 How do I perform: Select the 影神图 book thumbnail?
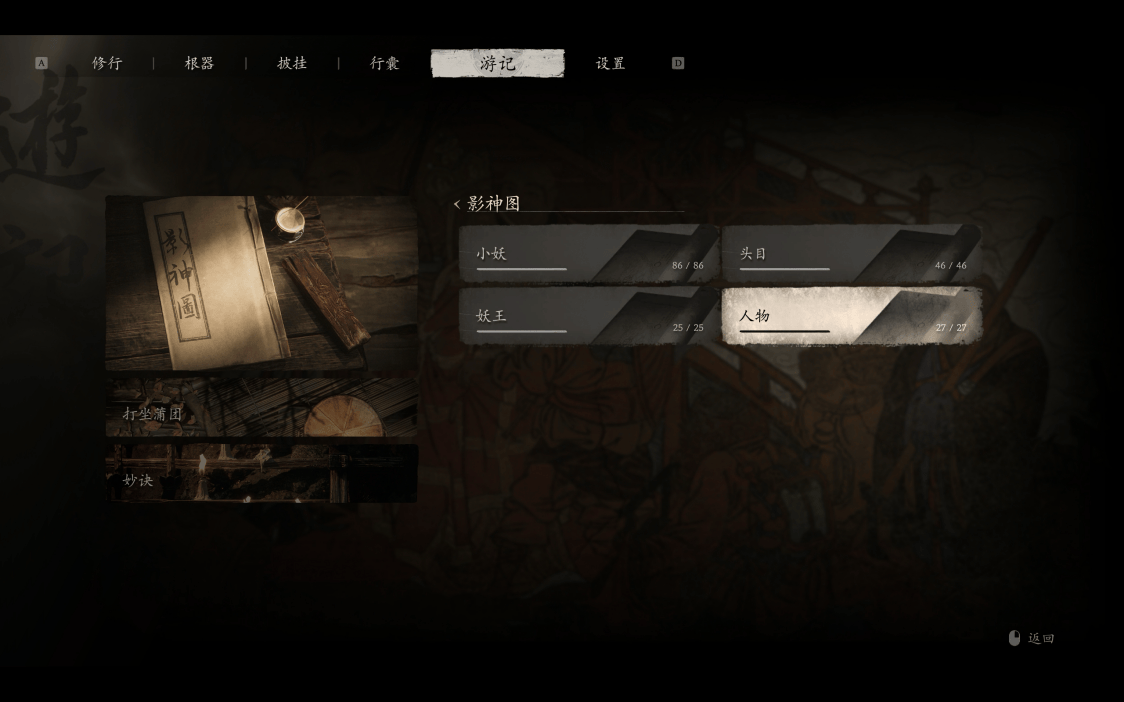261,283
